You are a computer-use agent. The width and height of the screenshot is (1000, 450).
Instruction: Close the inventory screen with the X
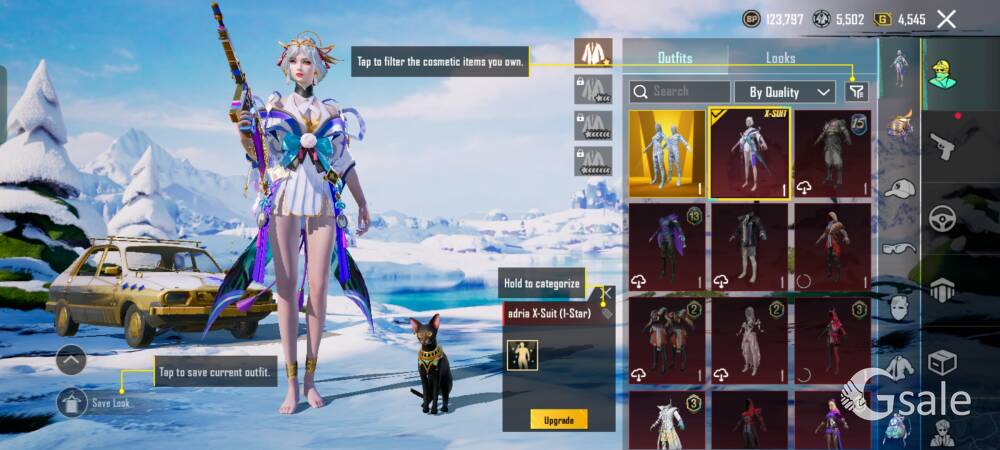[946, 18]
